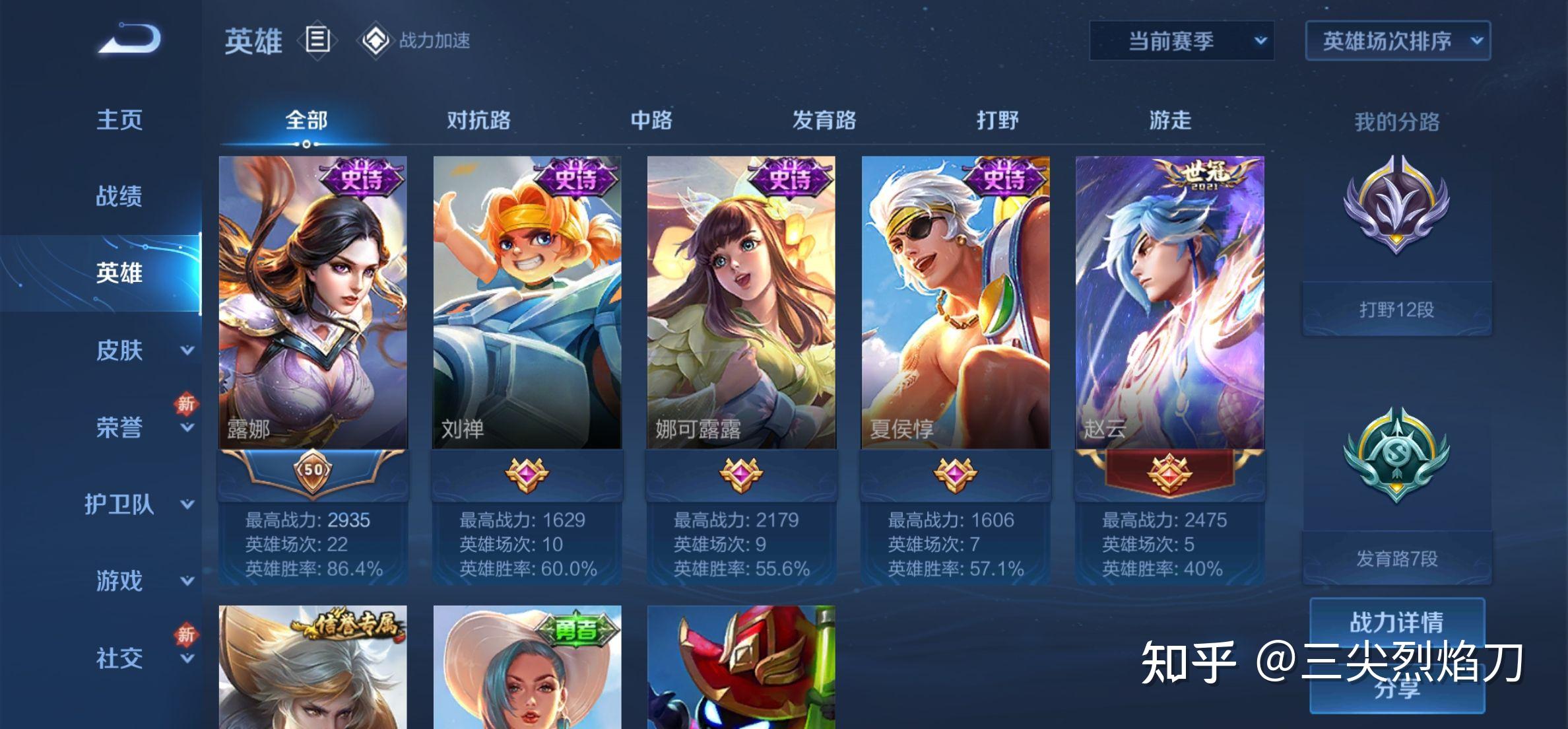Show the 发育路 heroes tab

click(824, 120)
